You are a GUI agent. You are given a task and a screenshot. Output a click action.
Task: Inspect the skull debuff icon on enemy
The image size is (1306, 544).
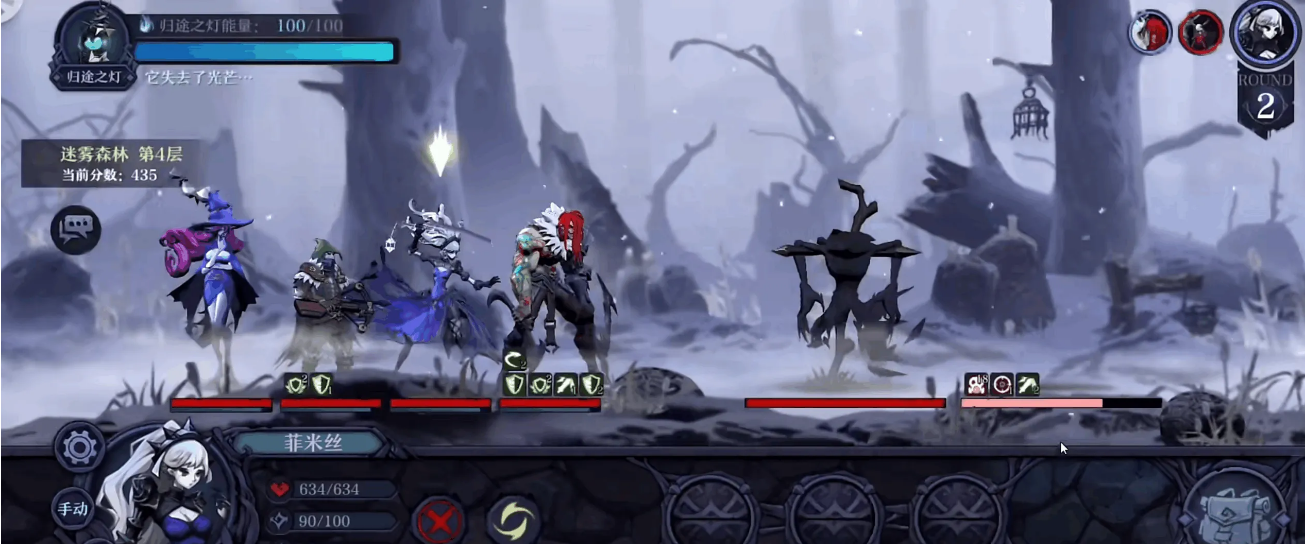pyautogui.click(x=976, y=385)
